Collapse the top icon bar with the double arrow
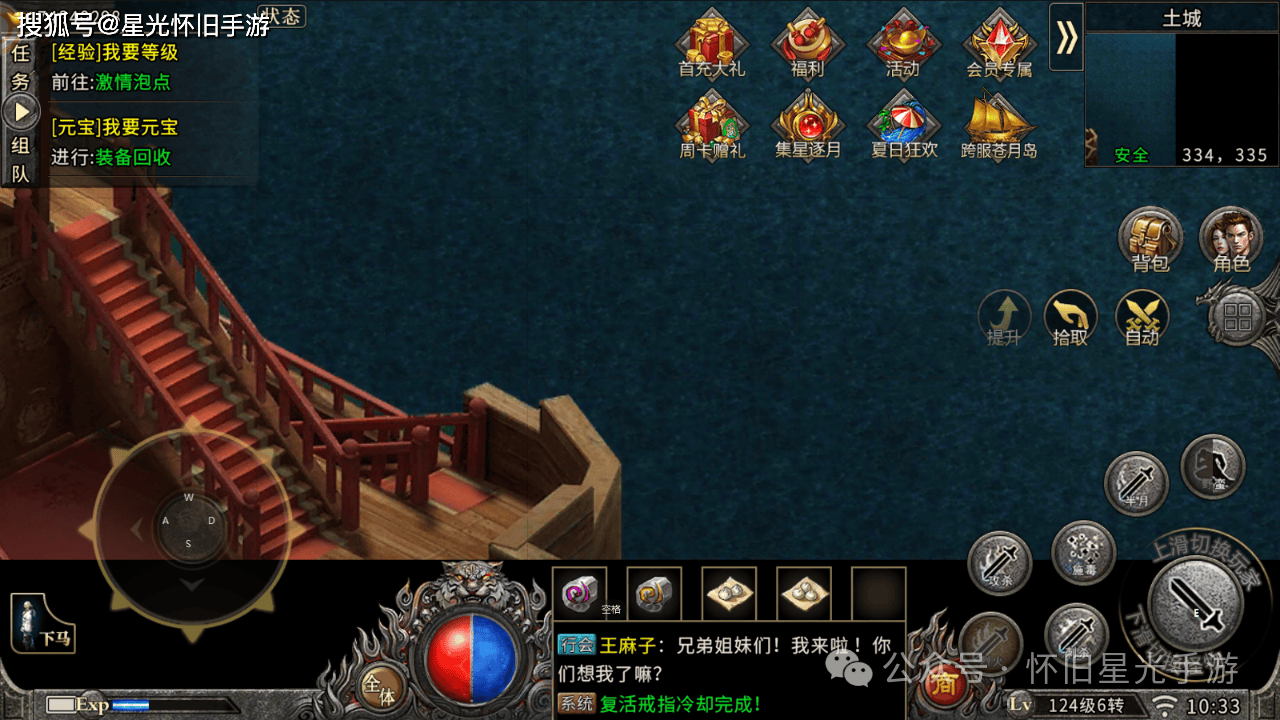The width and height of the screenshot is (1280, 720). [x=1066, y=37]
